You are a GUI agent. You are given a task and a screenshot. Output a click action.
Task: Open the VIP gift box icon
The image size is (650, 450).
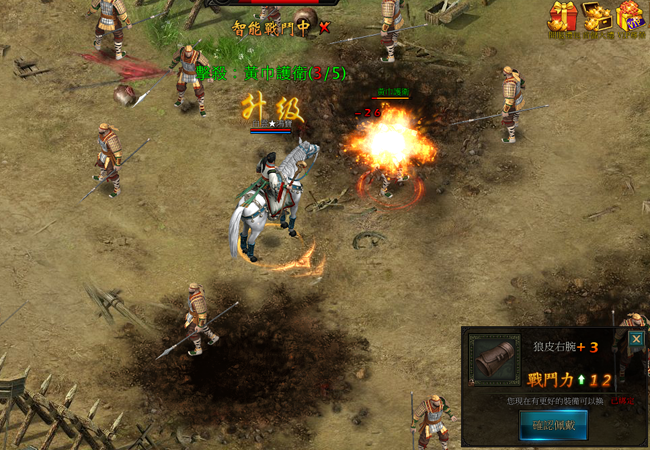(x=630, y=17)
